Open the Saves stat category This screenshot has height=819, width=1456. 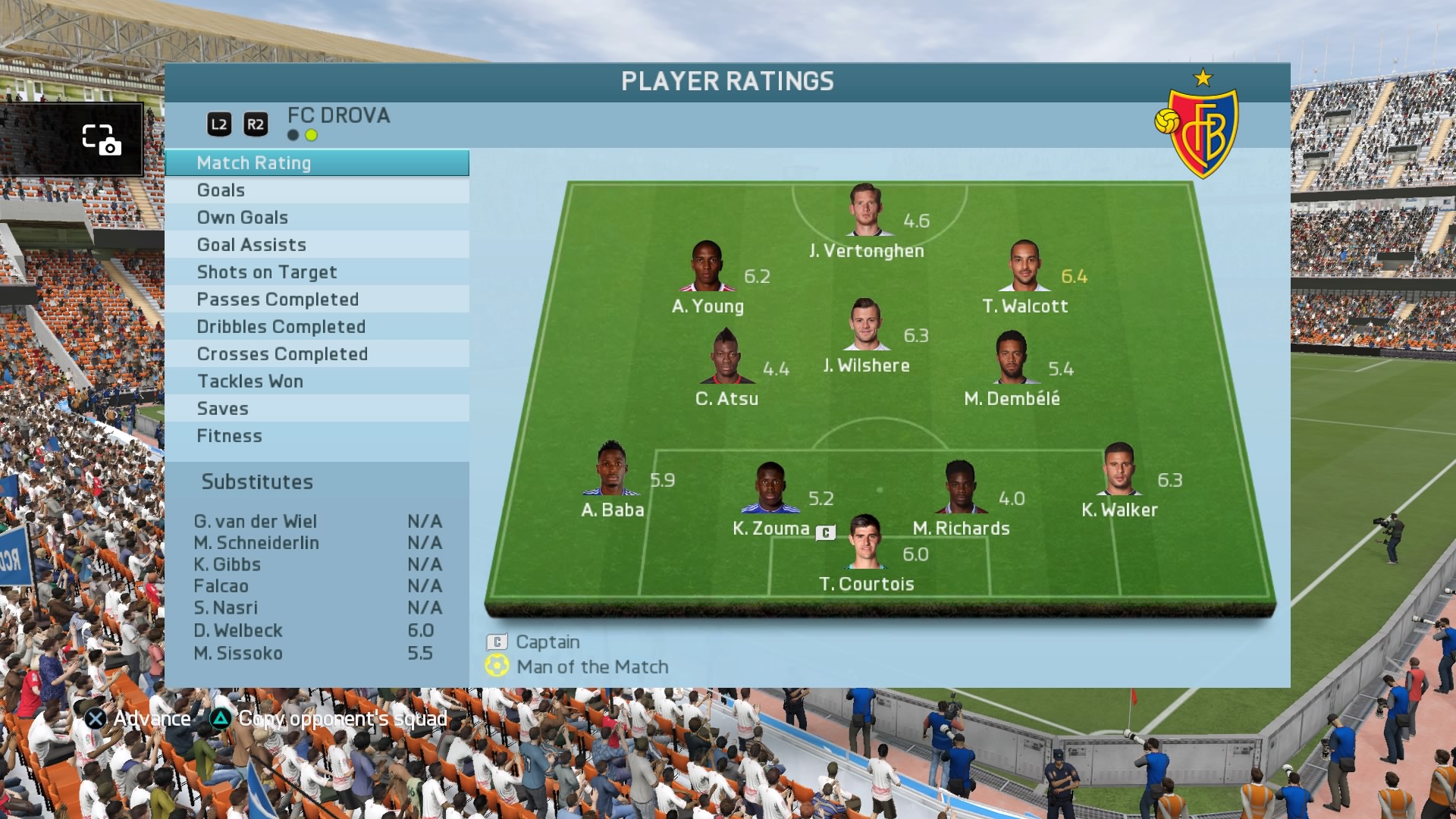(316, 409)
